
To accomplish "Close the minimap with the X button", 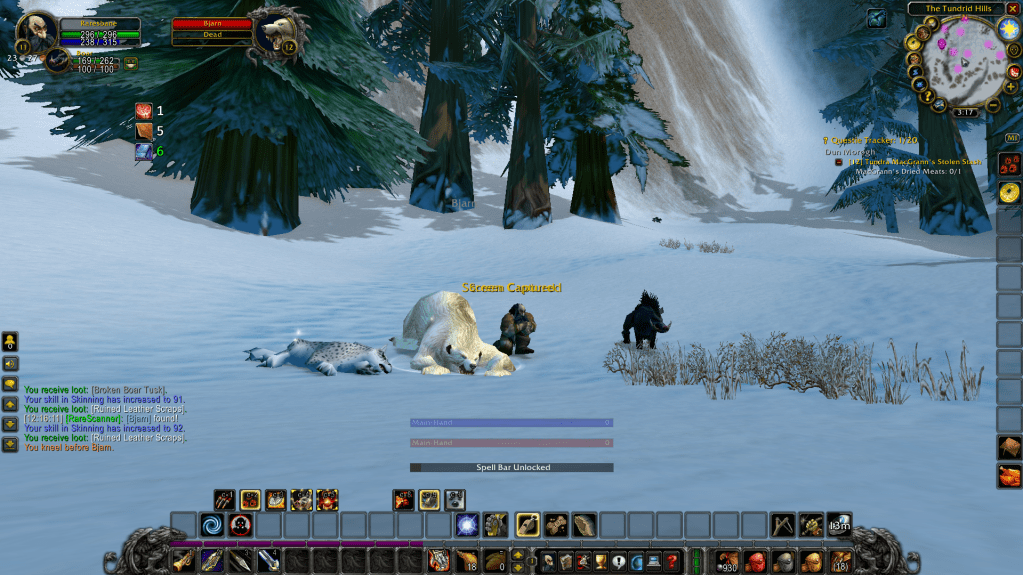I will pyautogui.click(x=1012, y=8).
